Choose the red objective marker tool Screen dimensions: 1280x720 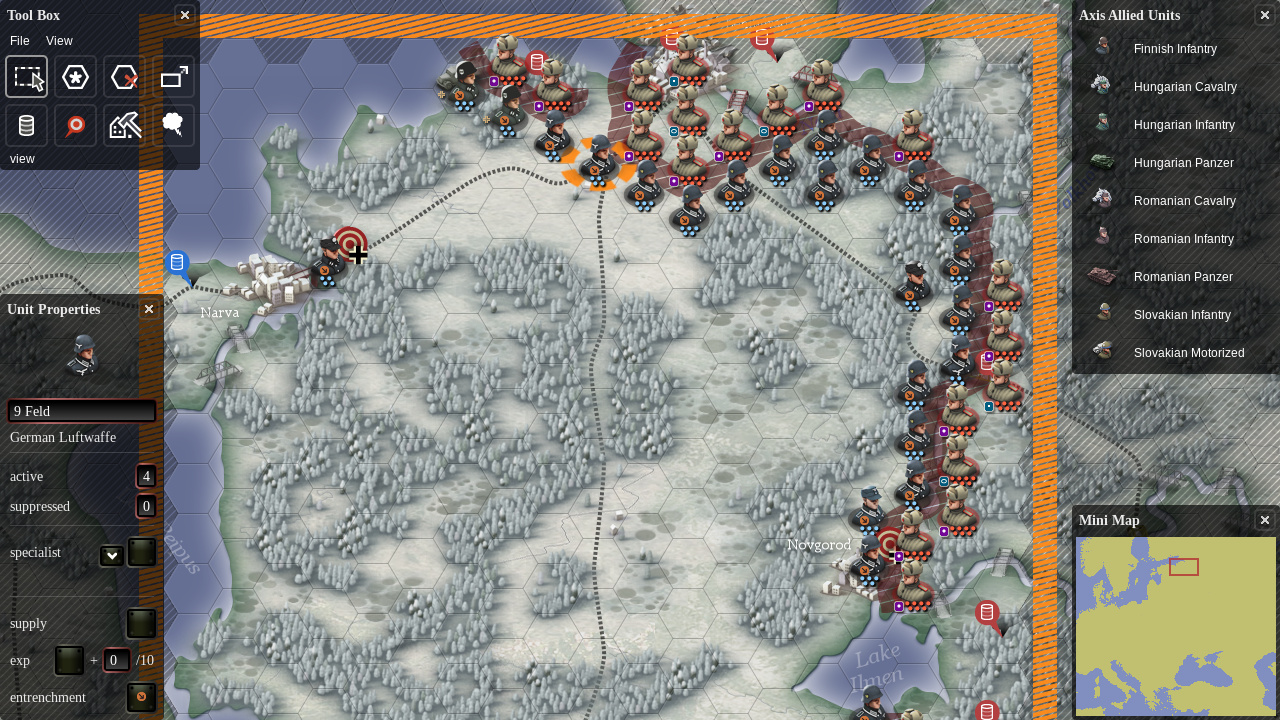(76, 126)
